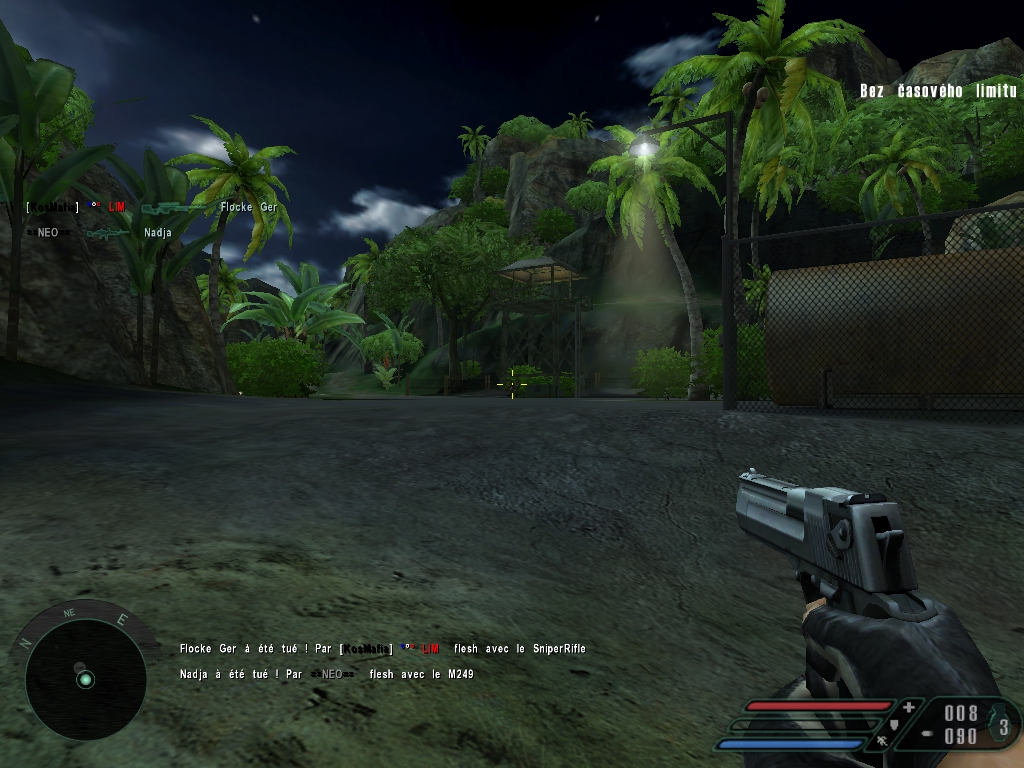Click the circular radar minimap
The image size is (1024, 768).
pyautogui.click(x=85, y=679)
